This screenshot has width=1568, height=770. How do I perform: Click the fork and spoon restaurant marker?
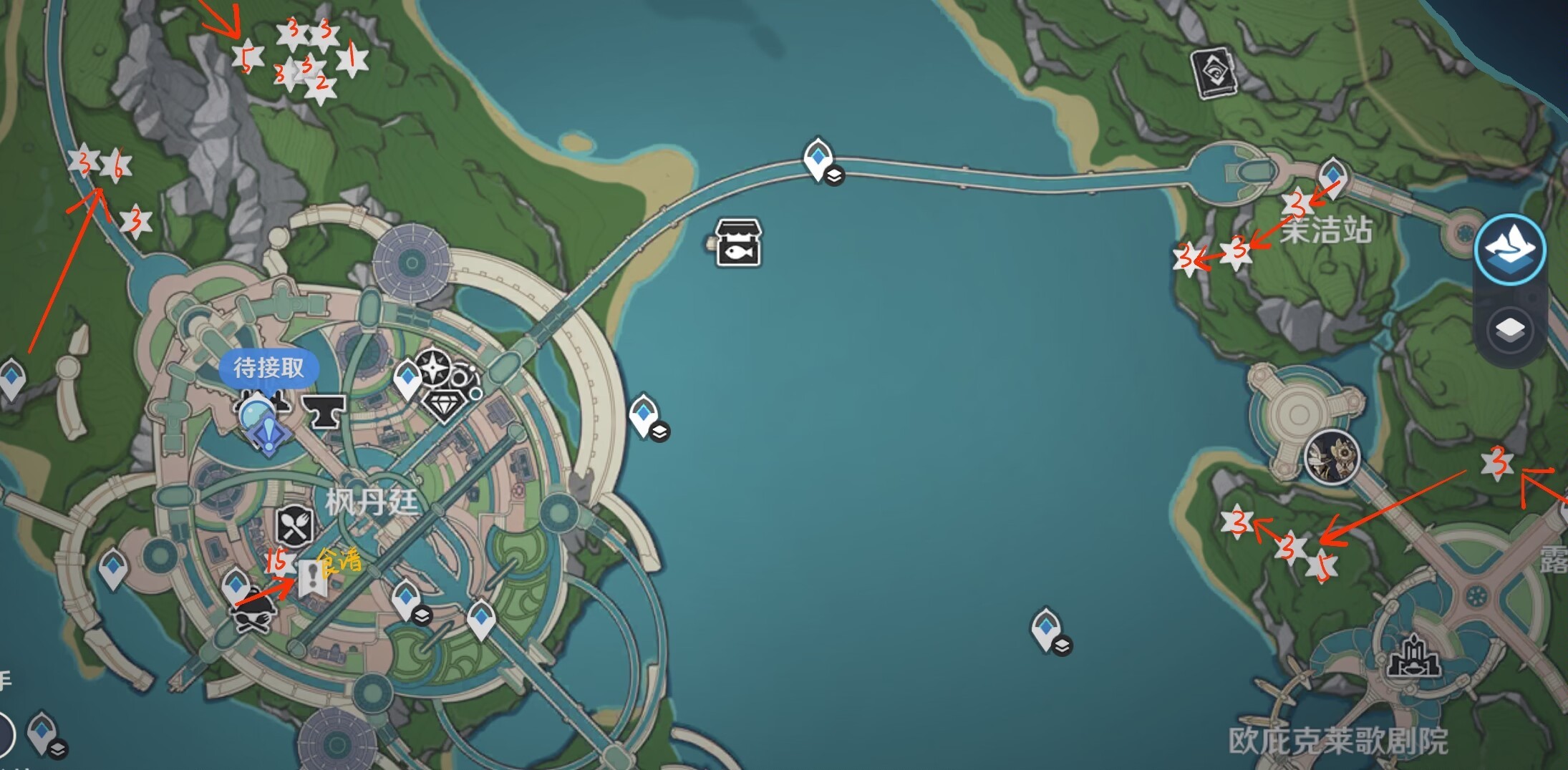[294, 526]
